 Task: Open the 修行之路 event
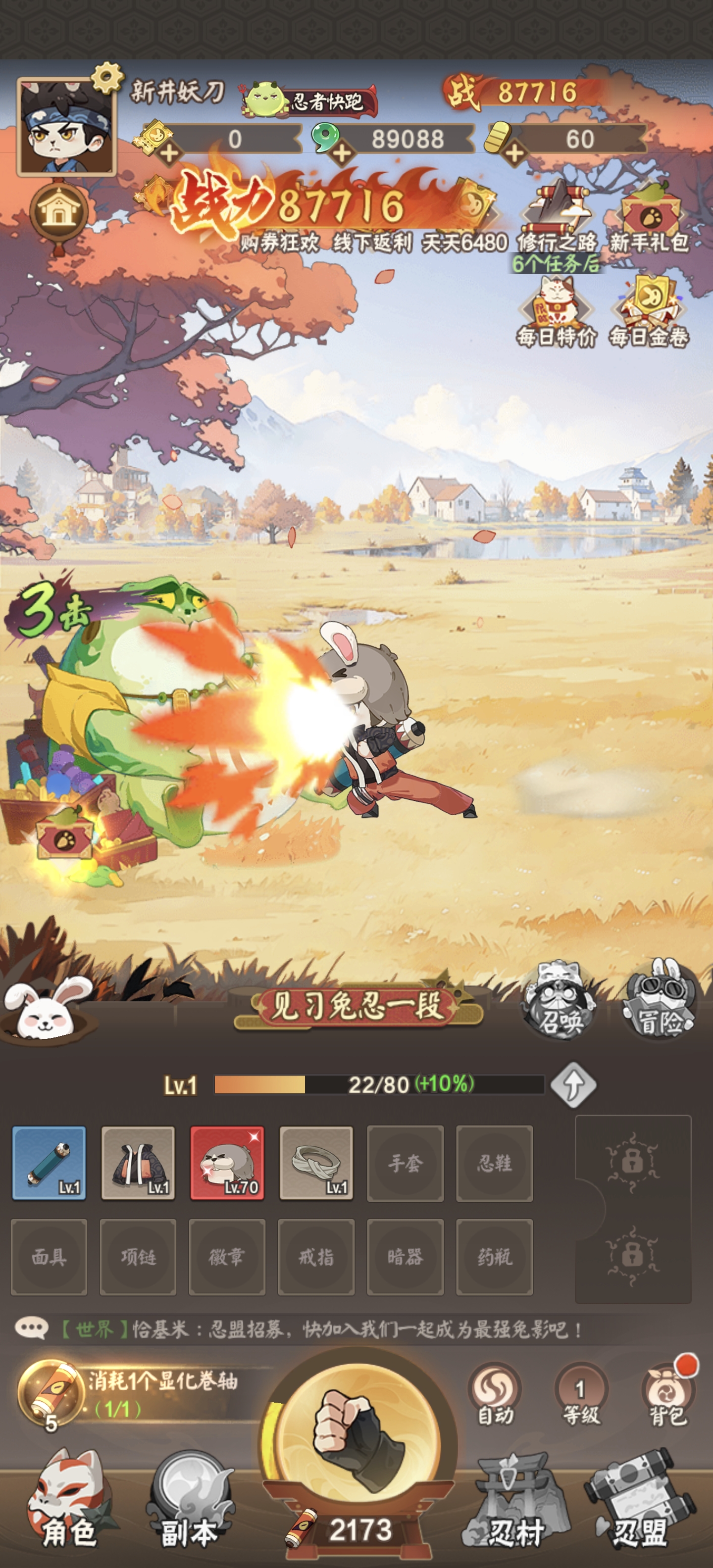pos(557,217)
